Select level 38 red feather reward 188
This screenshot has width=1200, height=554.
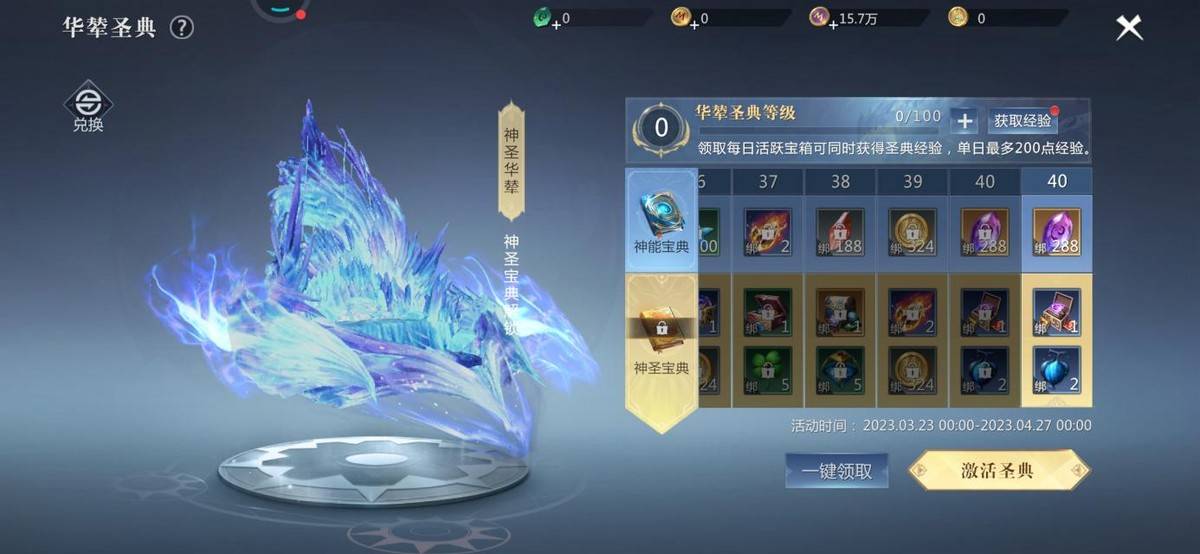[840, 232]
